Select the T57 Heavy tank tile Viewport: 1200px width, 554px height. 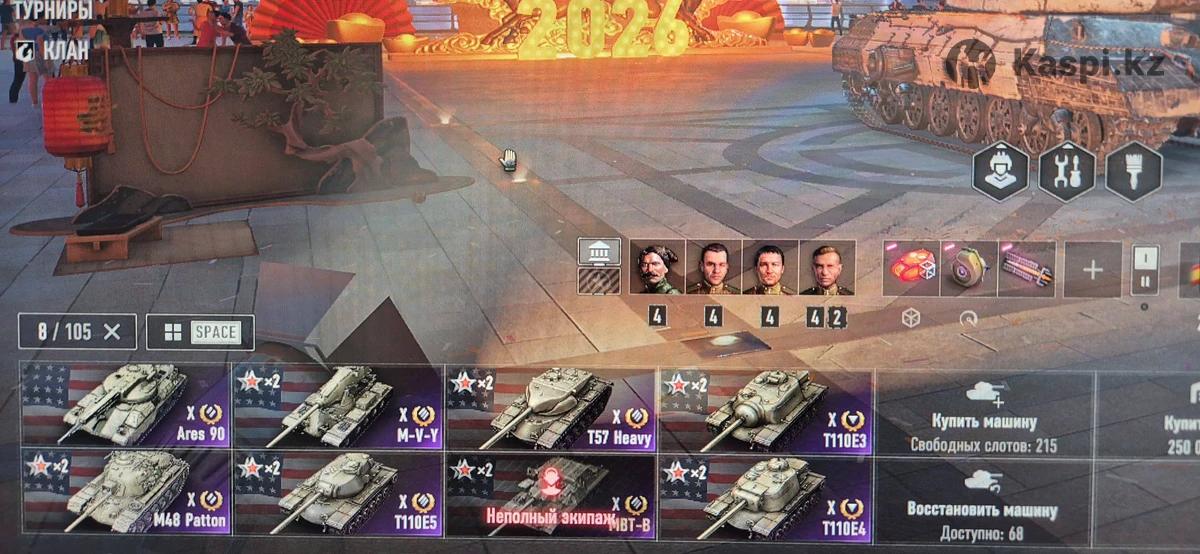(x=551, y=405)
